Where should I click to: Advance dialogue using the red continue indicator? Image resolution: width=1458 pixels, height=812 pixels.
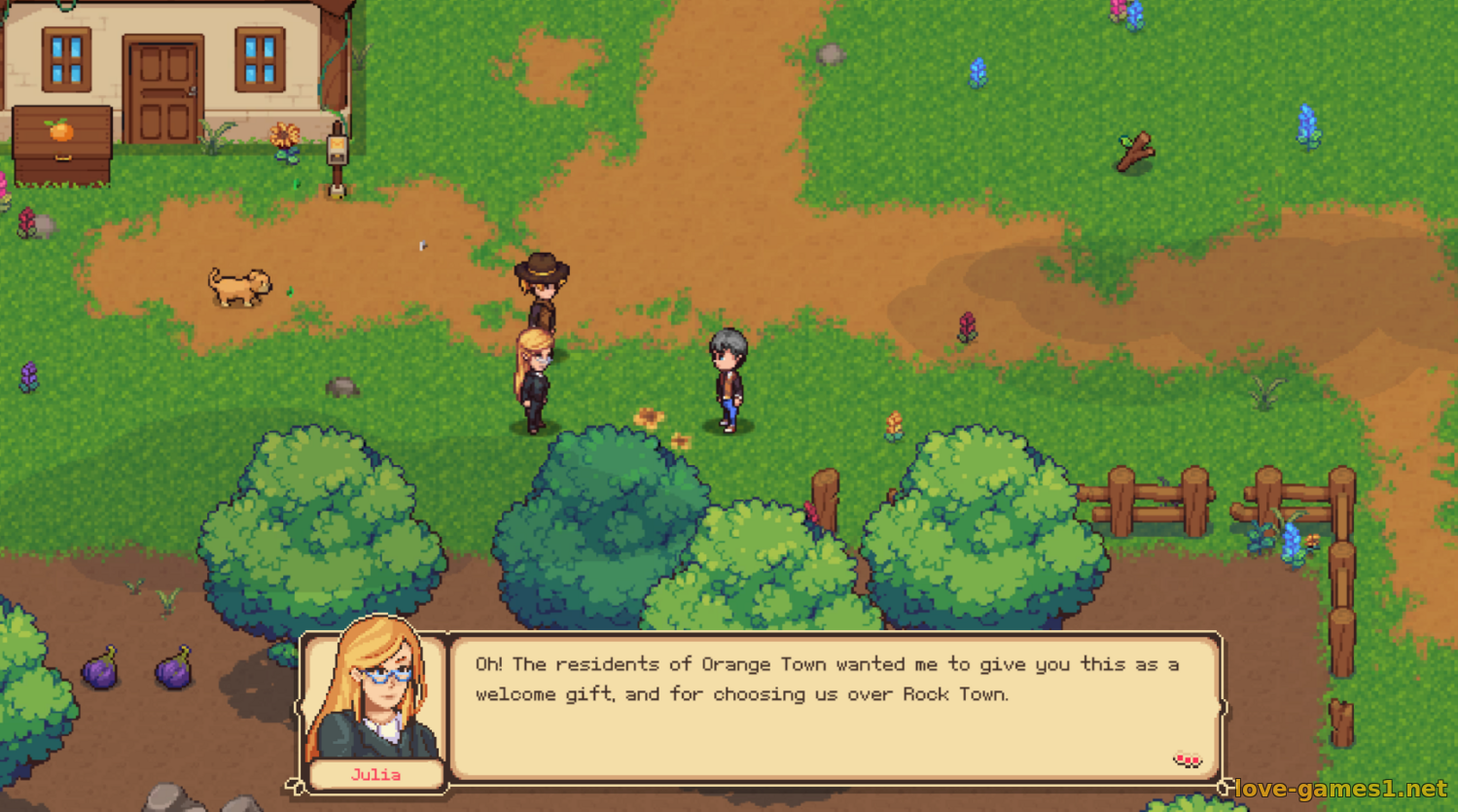tap(1187, 759)
